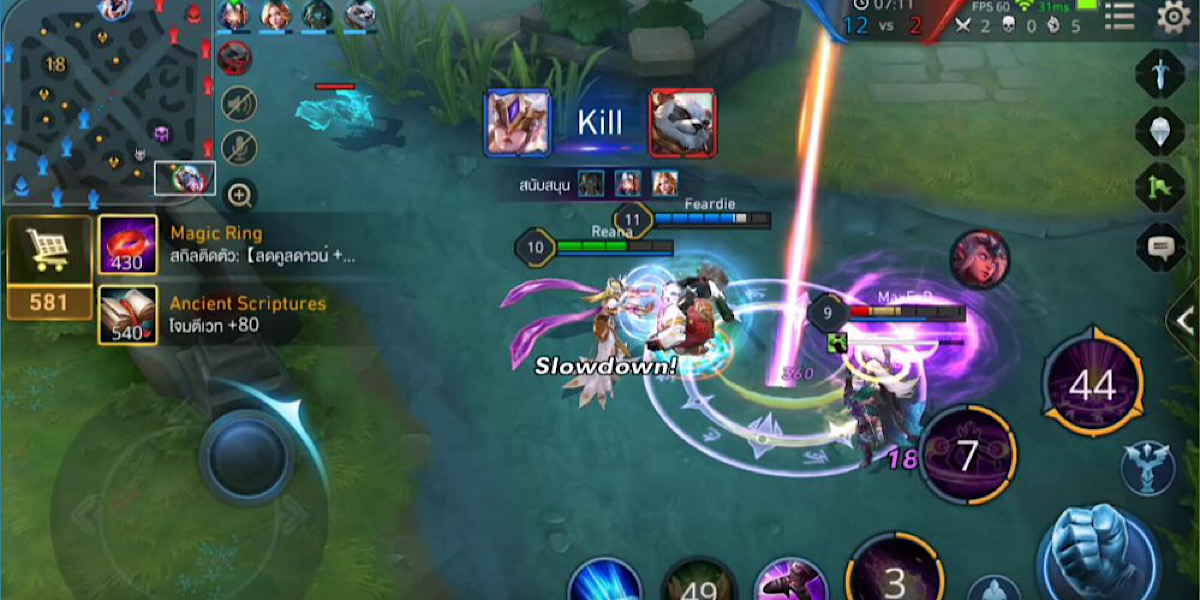Send the green flag gather signal

[1160, 187]
